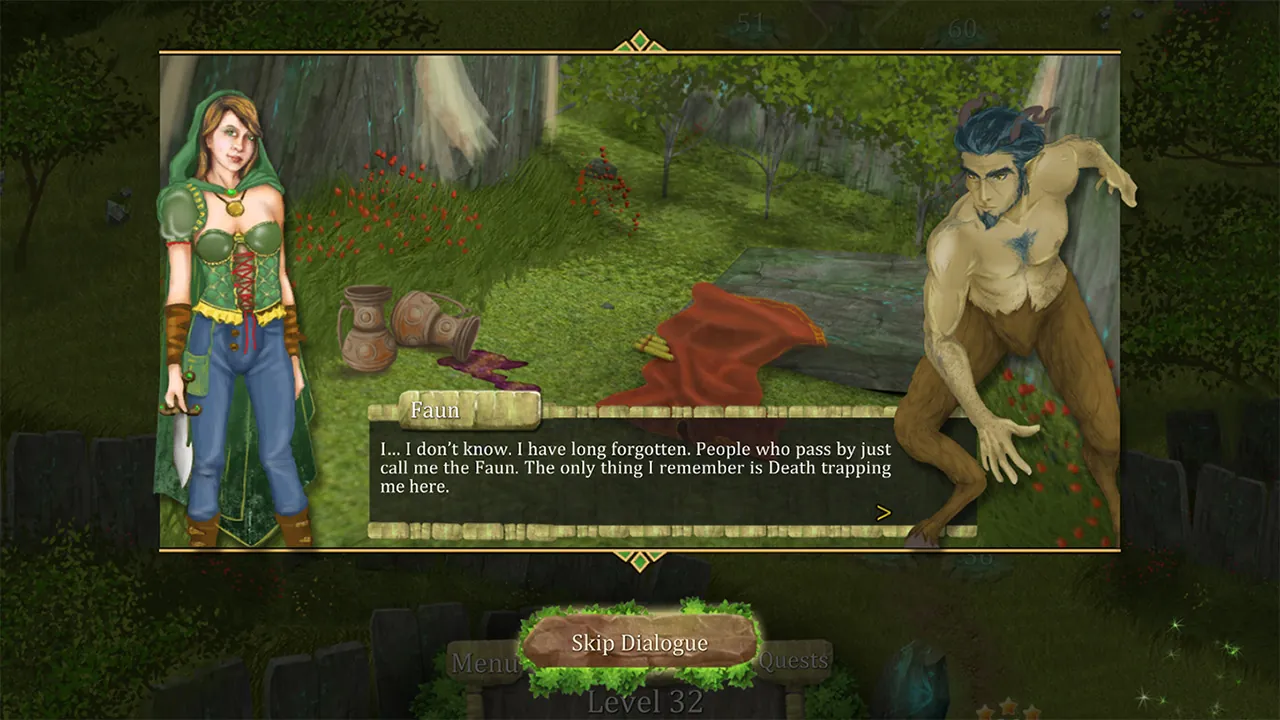Advance the dialogue with the arrow
The image size is (1280, 720).
884,512
